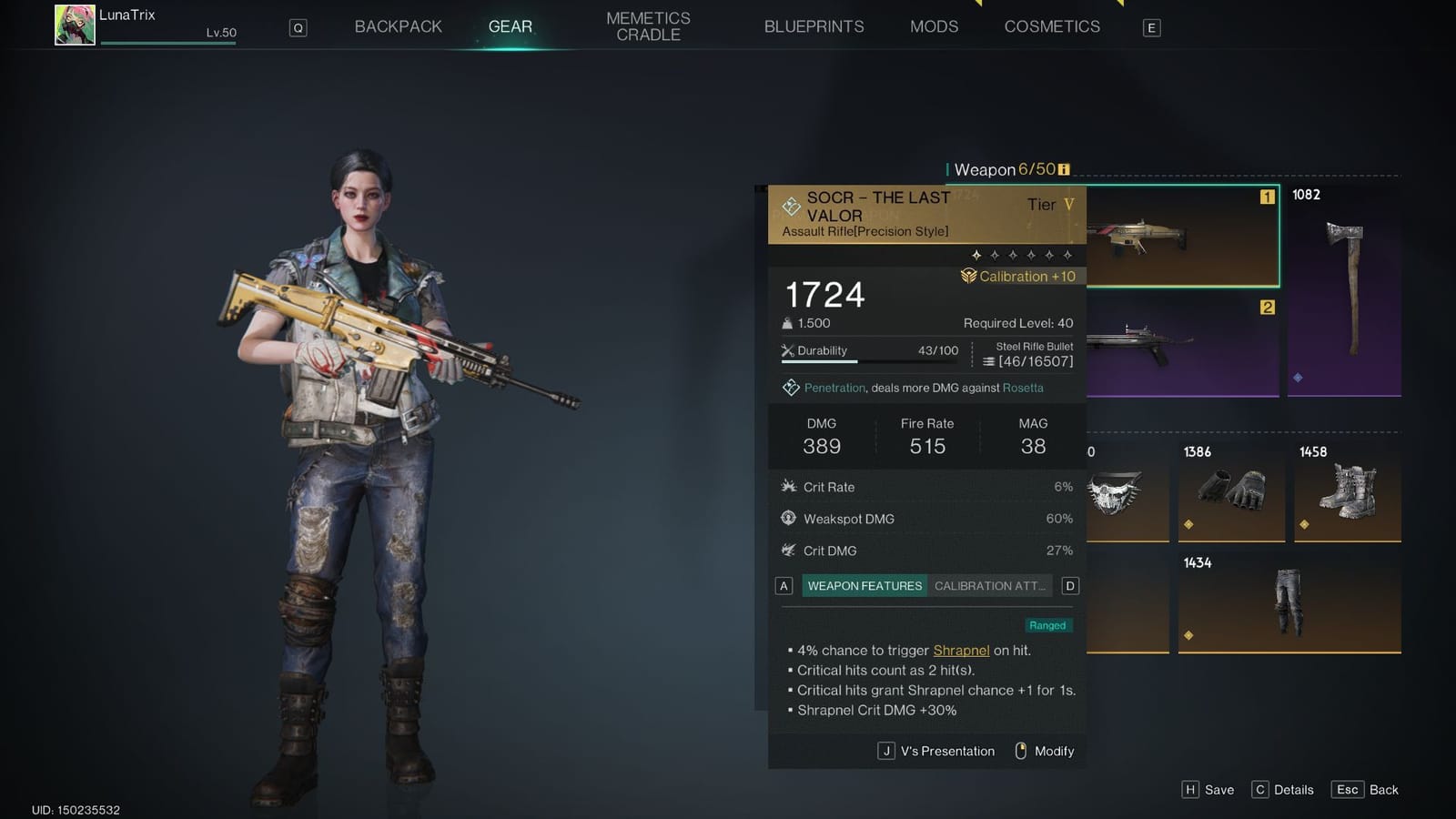Expand CALIBRATION ATT... details panel

point(989,585)
